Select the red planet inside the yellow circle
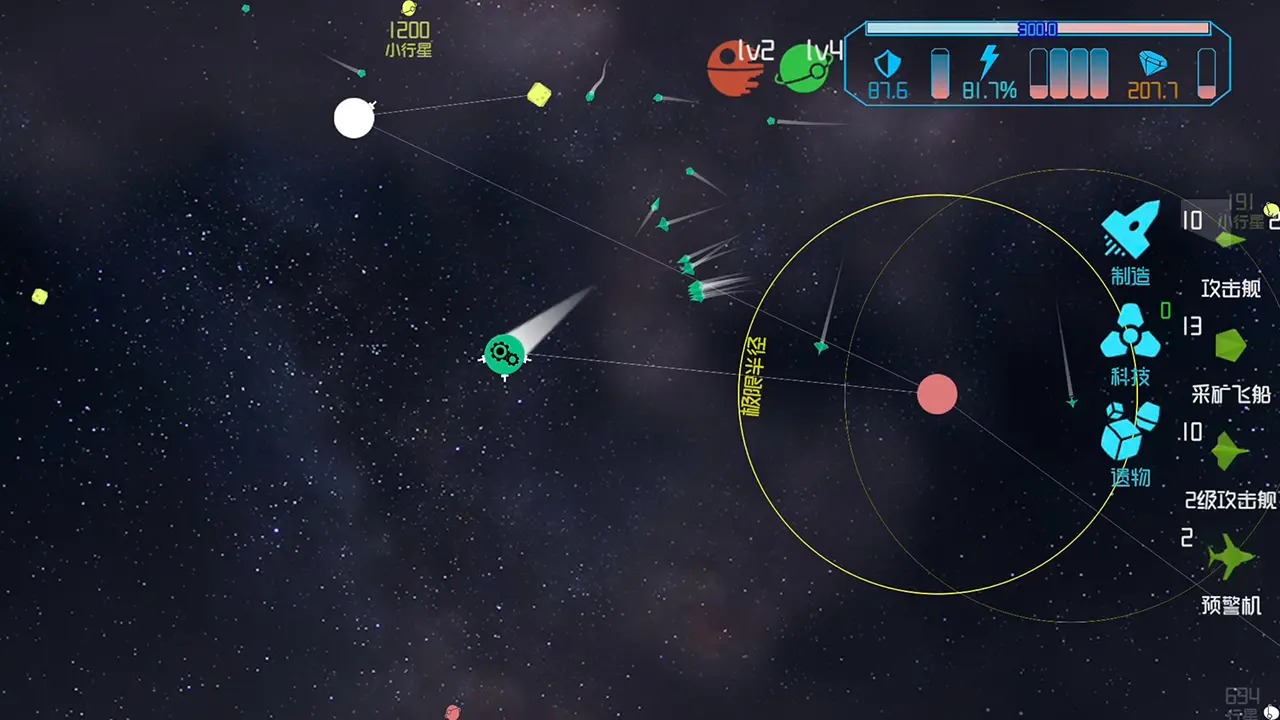 tap(938, 394)
